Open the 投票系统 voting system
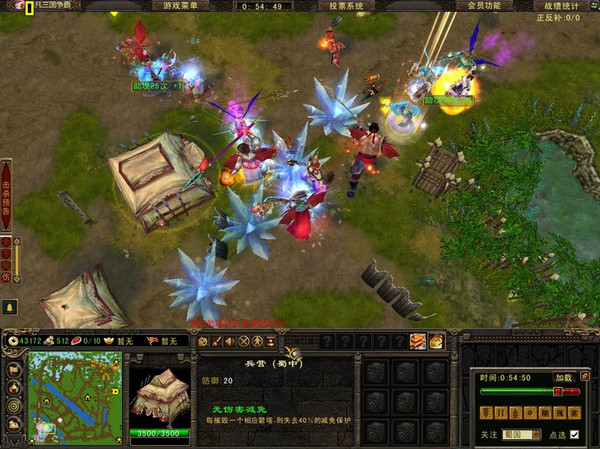This screenshot has height=449, width=600. [345, 6]
